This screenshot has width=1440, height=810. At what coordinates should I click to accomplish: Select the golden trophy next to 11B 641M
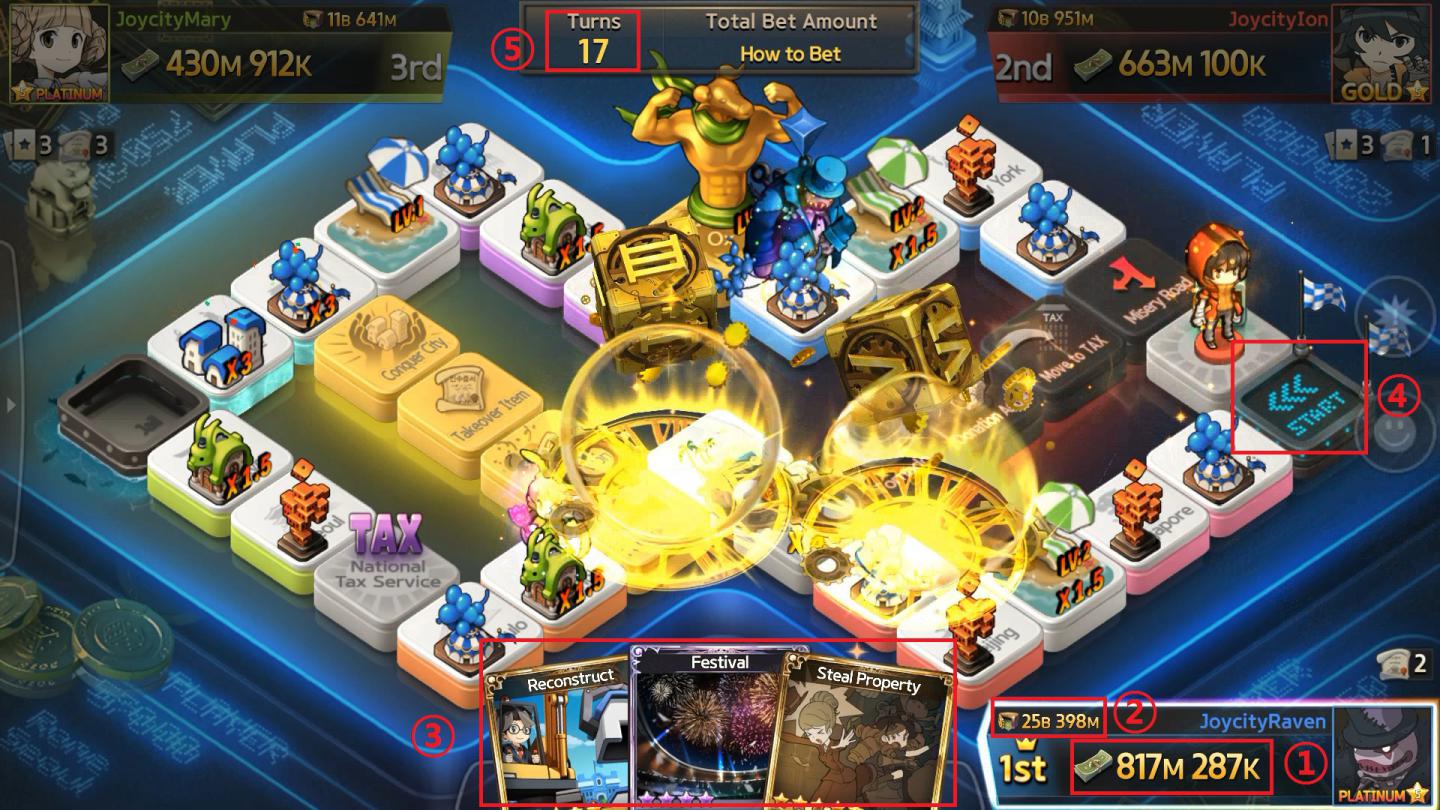point(310,17)
